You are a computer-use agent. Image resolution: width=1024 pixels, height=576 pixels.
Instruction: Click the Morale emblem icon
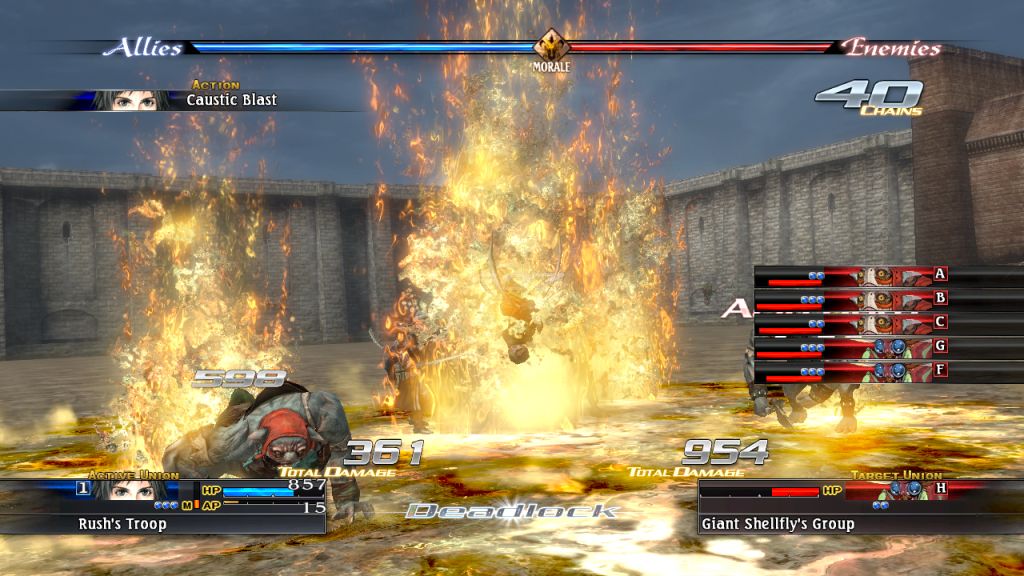(549, 46)
